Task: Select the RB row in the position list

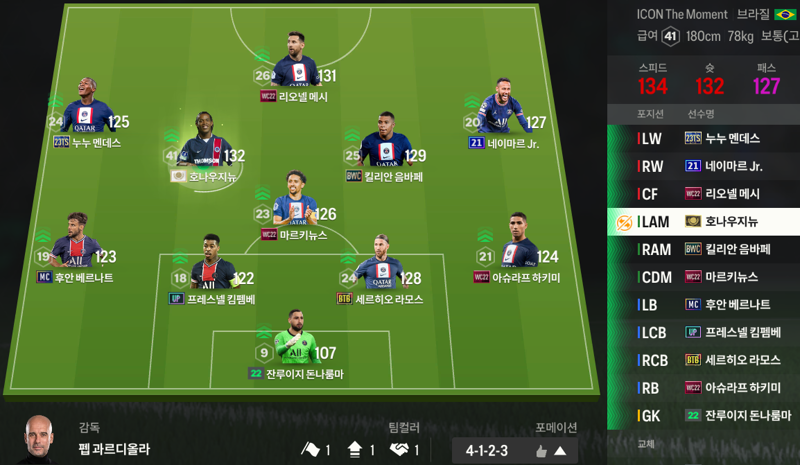Action: 703,387
